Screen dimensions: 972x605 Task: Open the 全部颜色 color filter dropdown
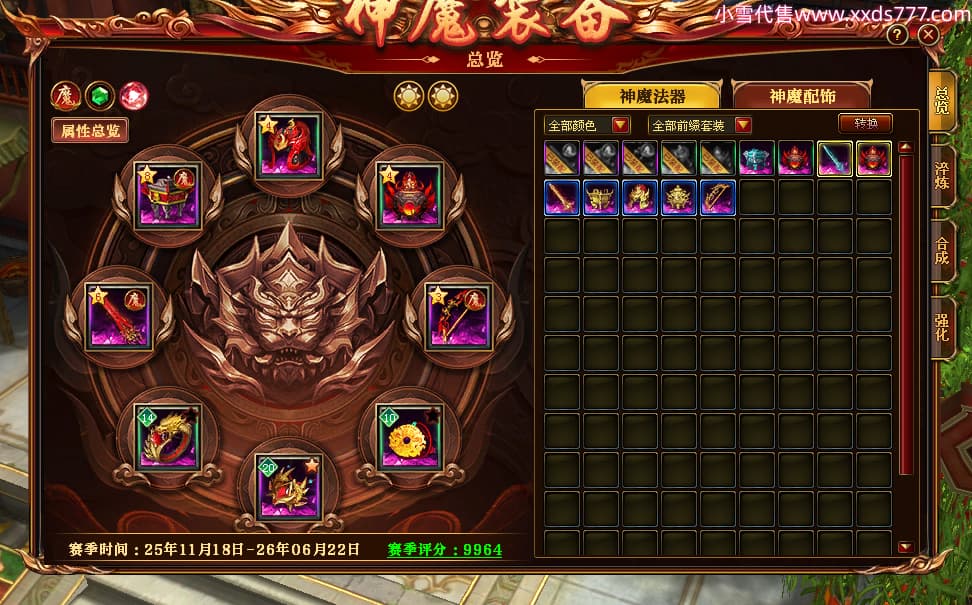pyautogui.click(x=588, y=125)
